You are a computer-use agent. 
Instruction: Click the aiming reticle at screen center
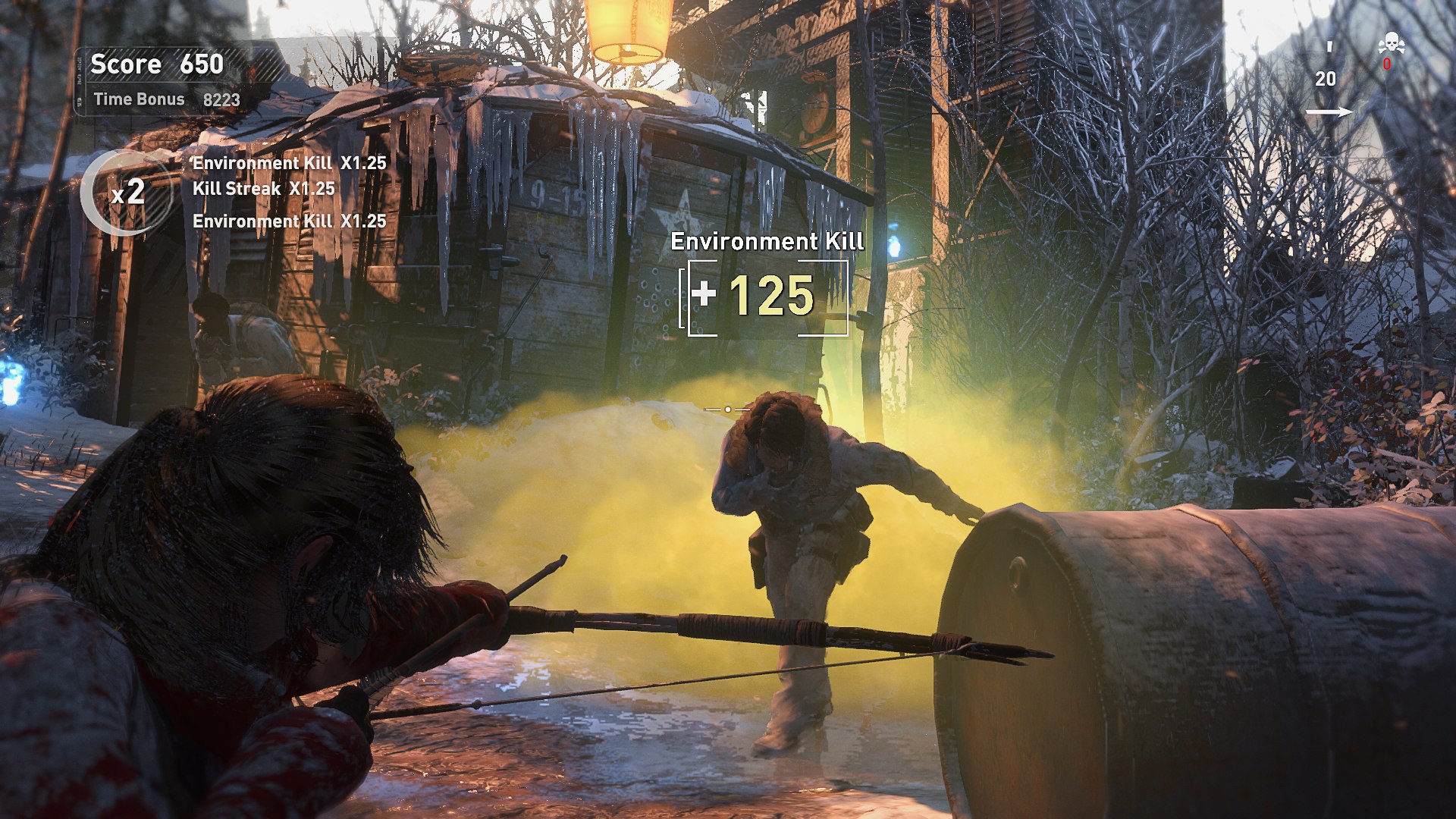tap(727, 408)
